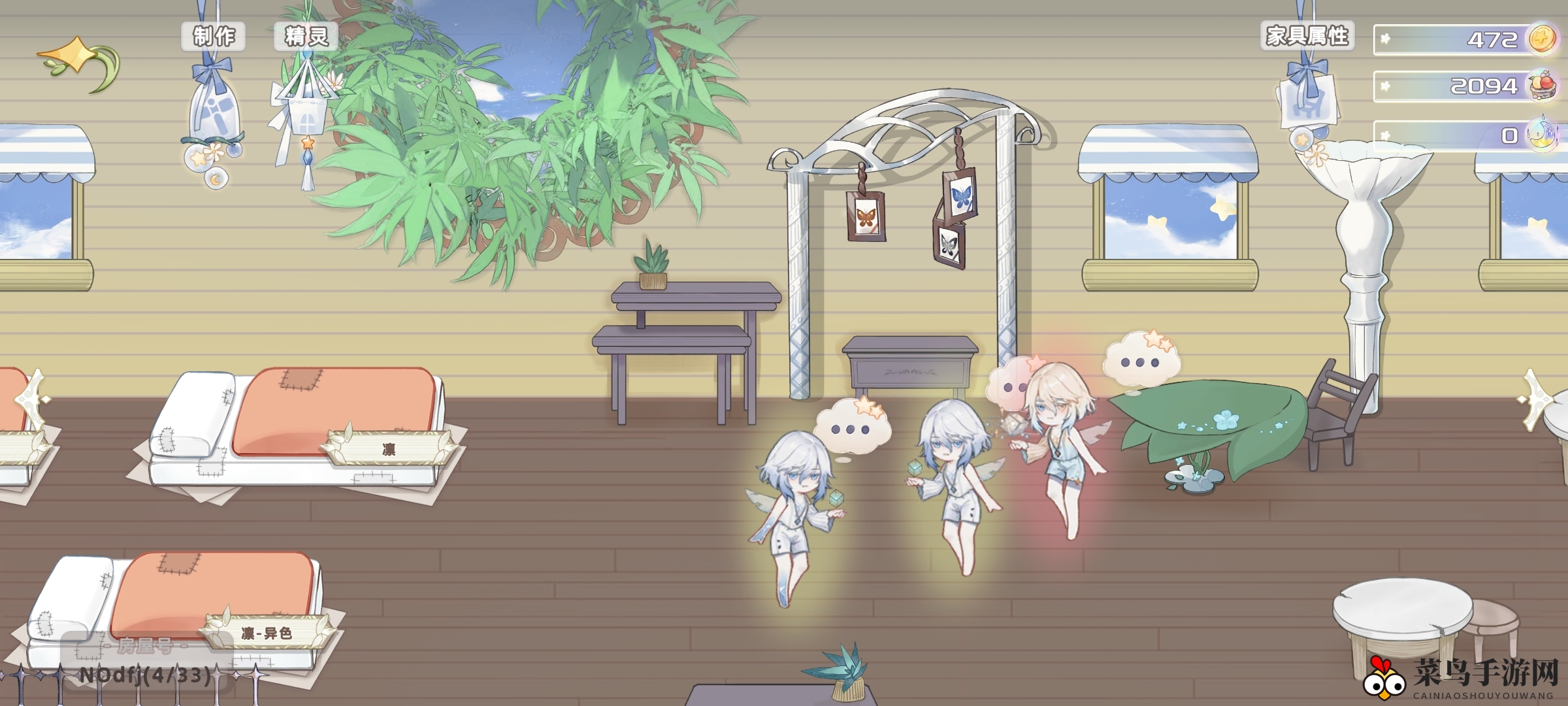Move the room view right with the ornate arrow

point(1542,399)
